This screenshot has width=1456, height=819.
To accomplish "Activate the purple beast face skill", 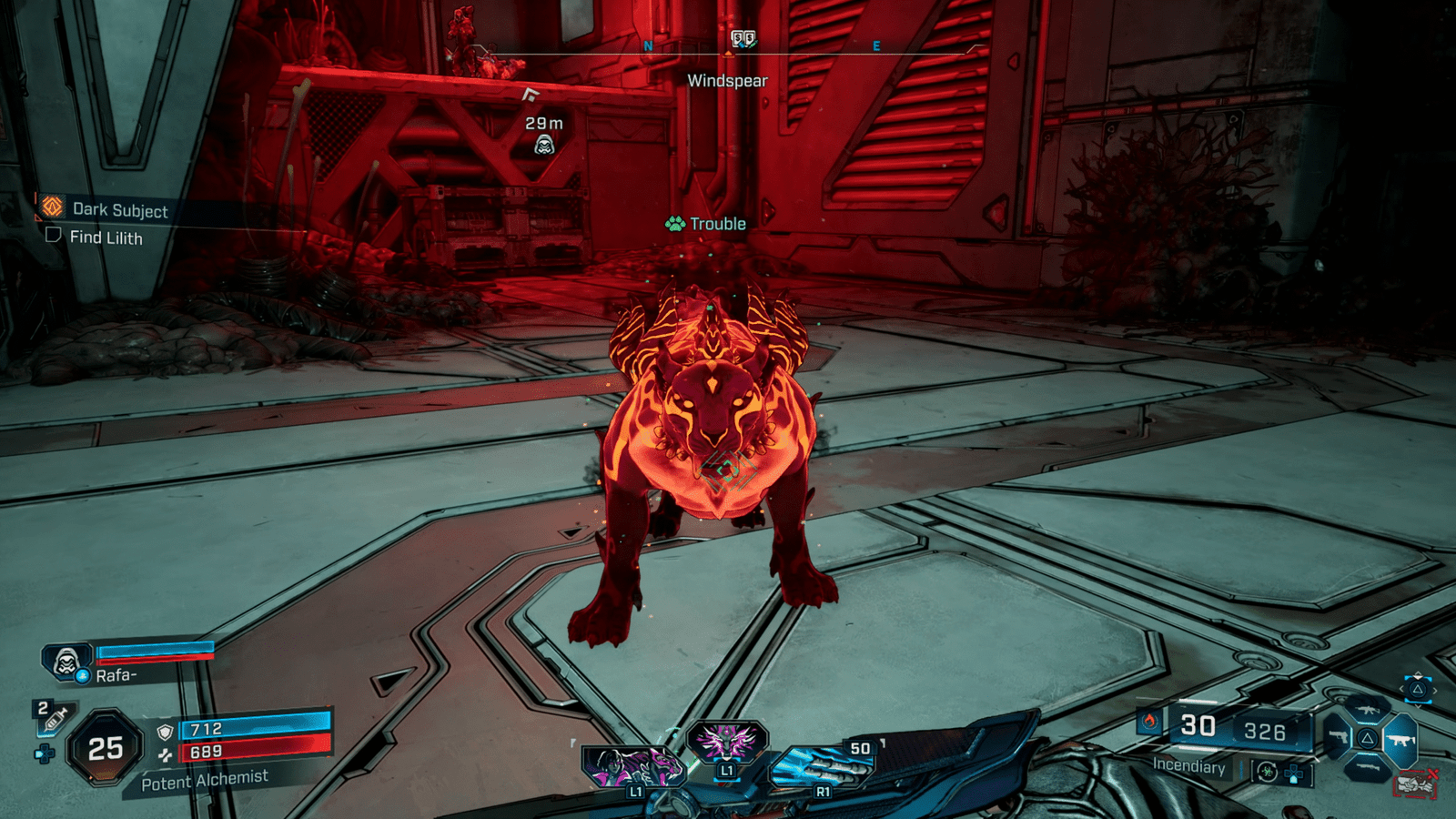I will (x=727, y=741).
